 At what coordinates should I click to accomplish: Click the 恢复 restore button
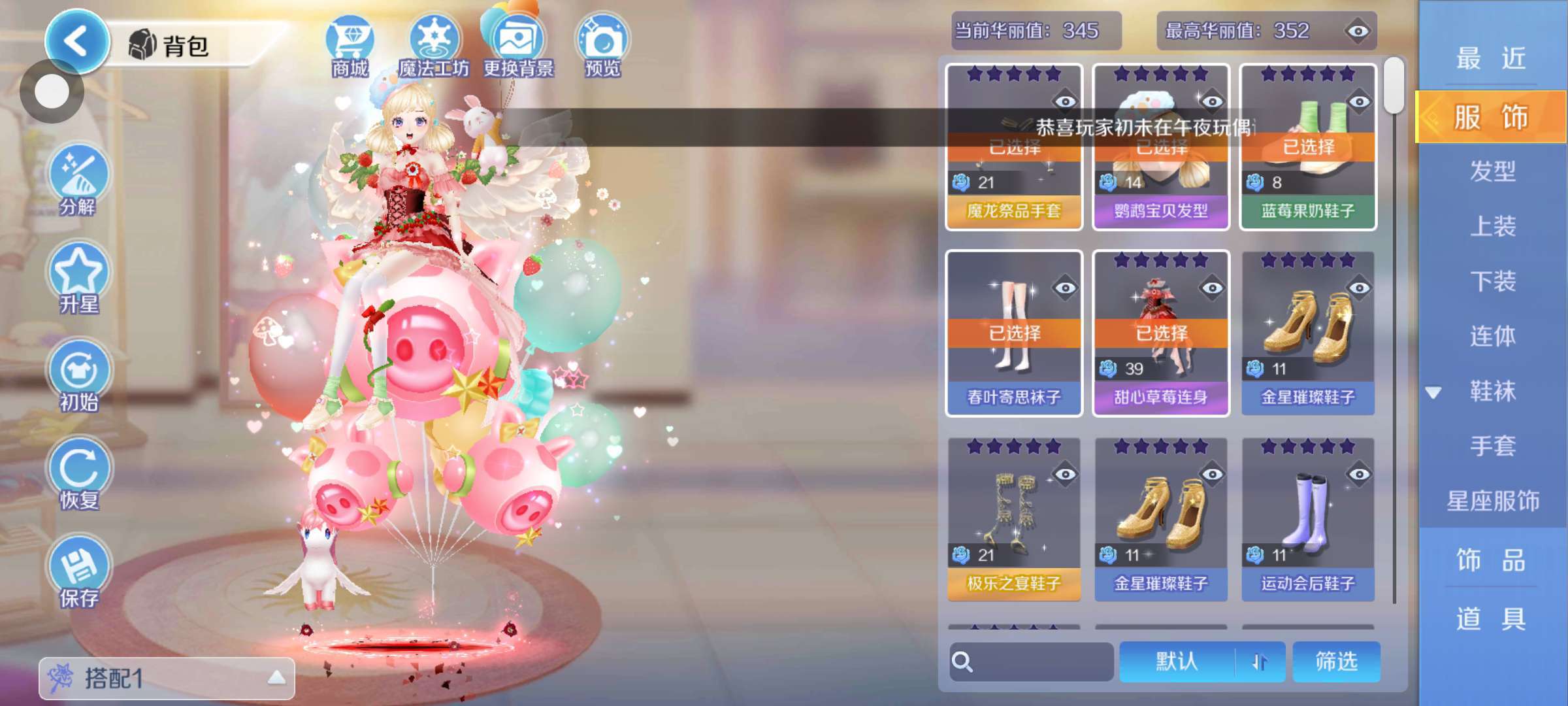click(x=78, y=474)
